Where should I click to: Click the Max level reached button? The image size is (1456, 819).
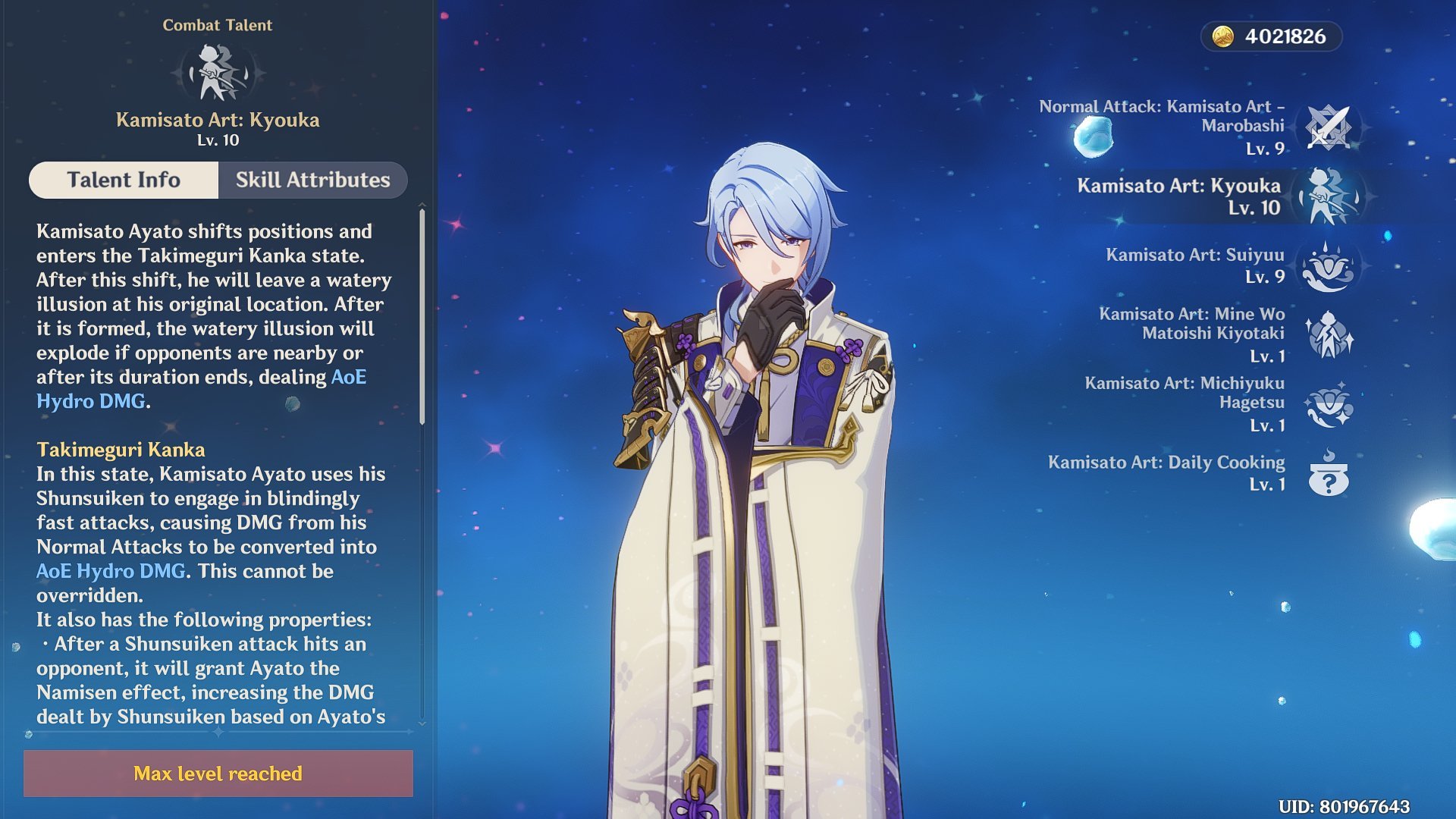pos(218,773)
